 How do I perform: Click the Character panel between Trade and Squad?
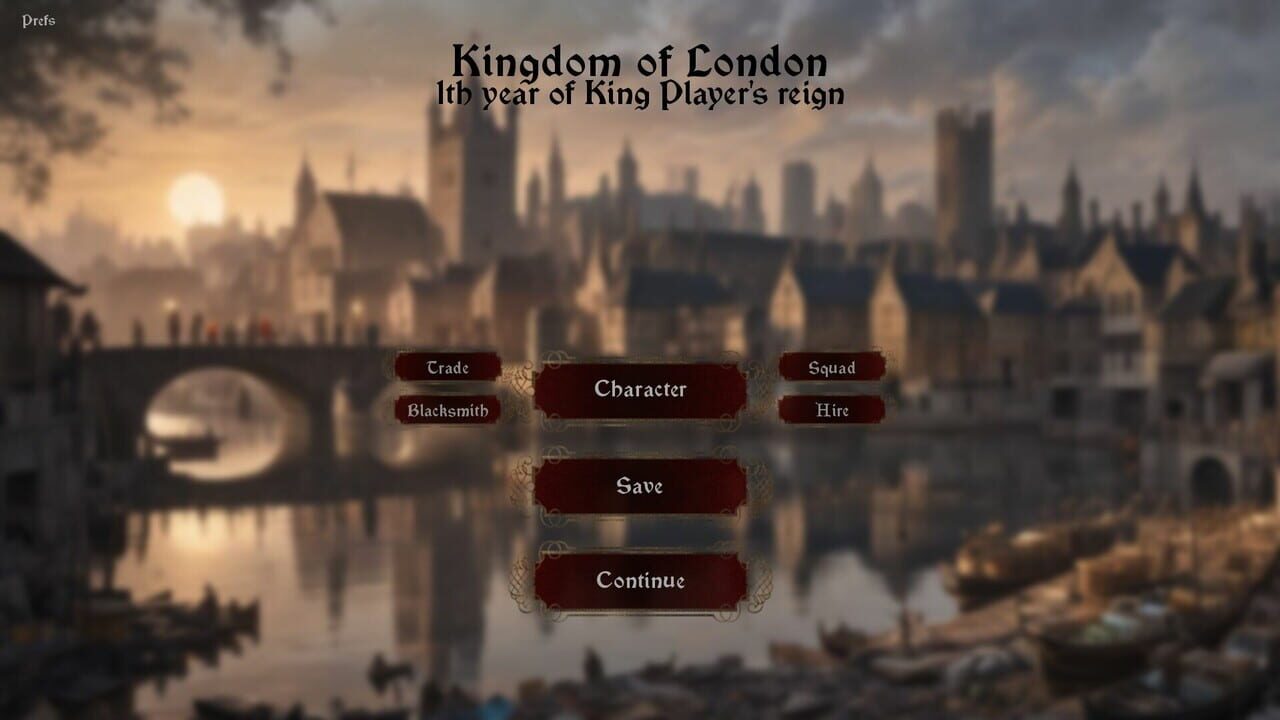[x=639, y=389]
